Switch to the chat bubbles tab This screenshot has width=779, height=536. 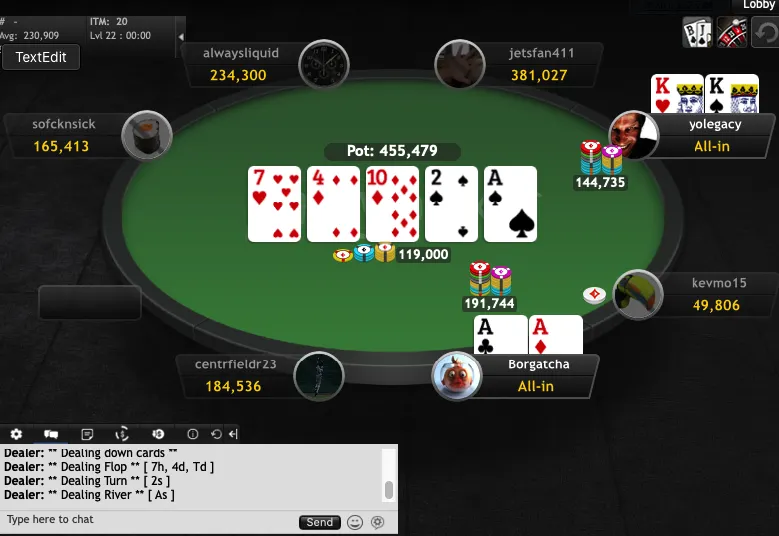(x=51, y=434)
